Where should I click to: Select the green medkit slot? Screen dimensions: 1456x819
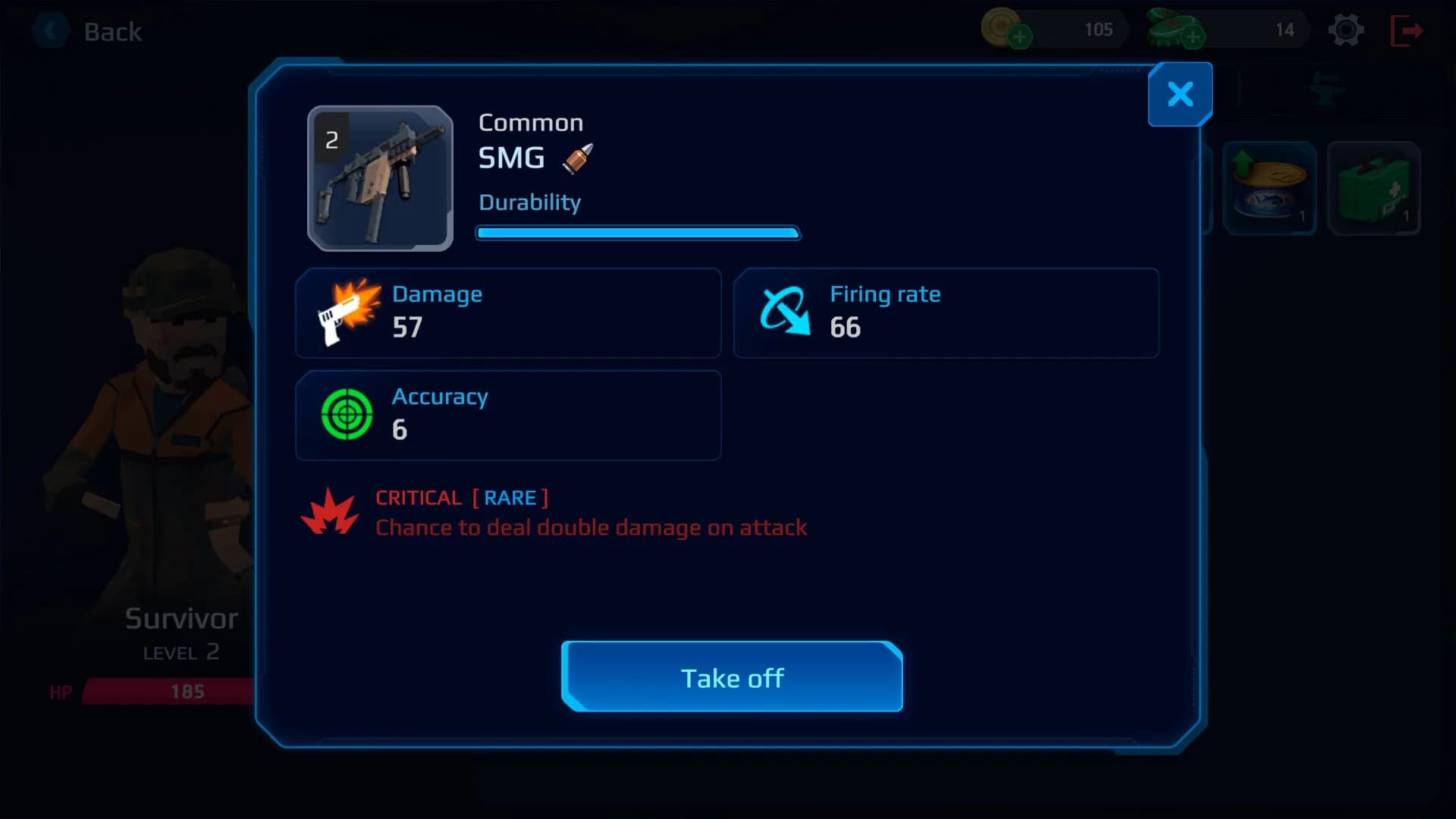coord(1373,188)
